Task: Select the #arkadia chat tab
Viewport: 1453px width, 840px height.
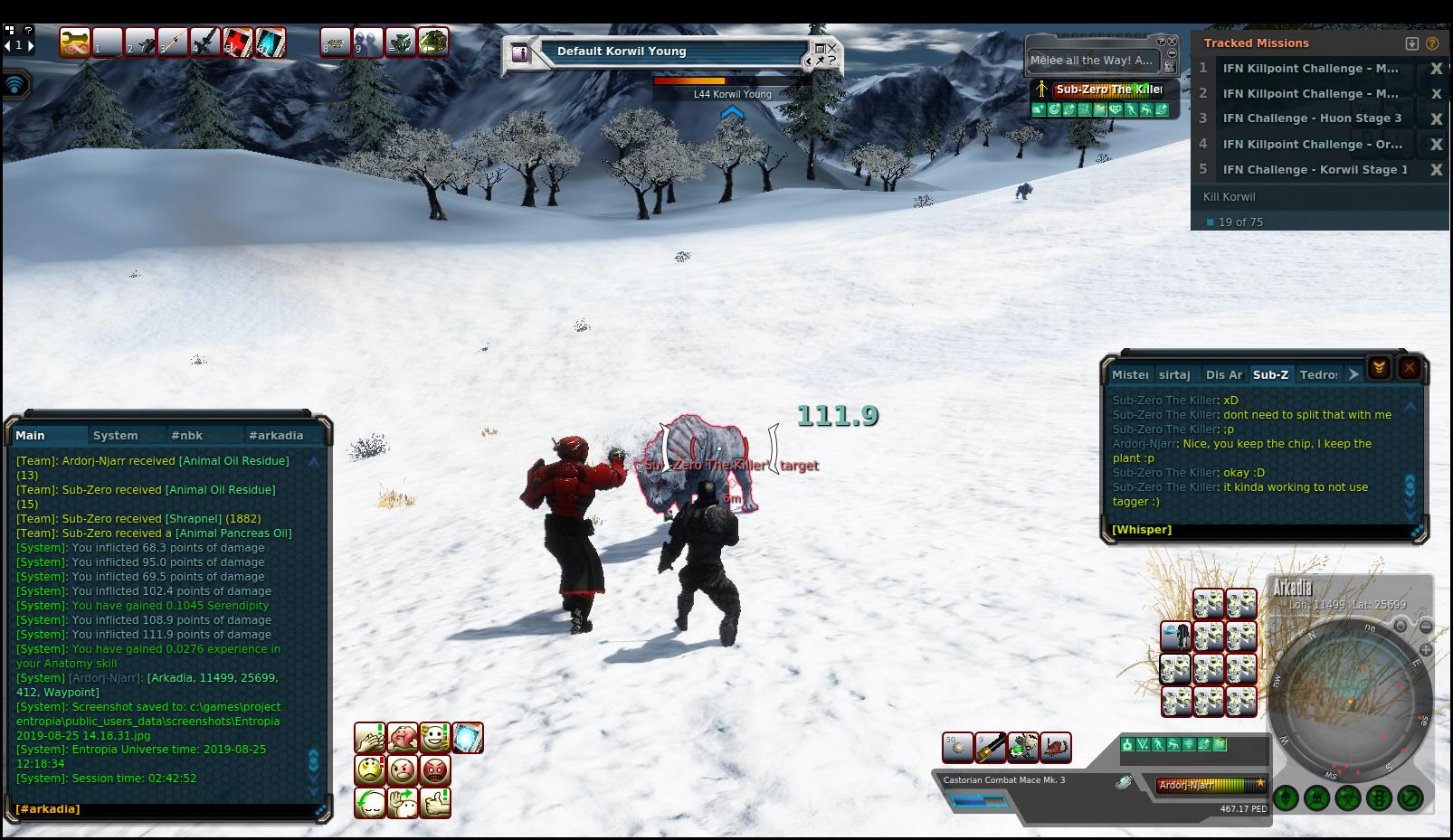Action: coord(276,435)
